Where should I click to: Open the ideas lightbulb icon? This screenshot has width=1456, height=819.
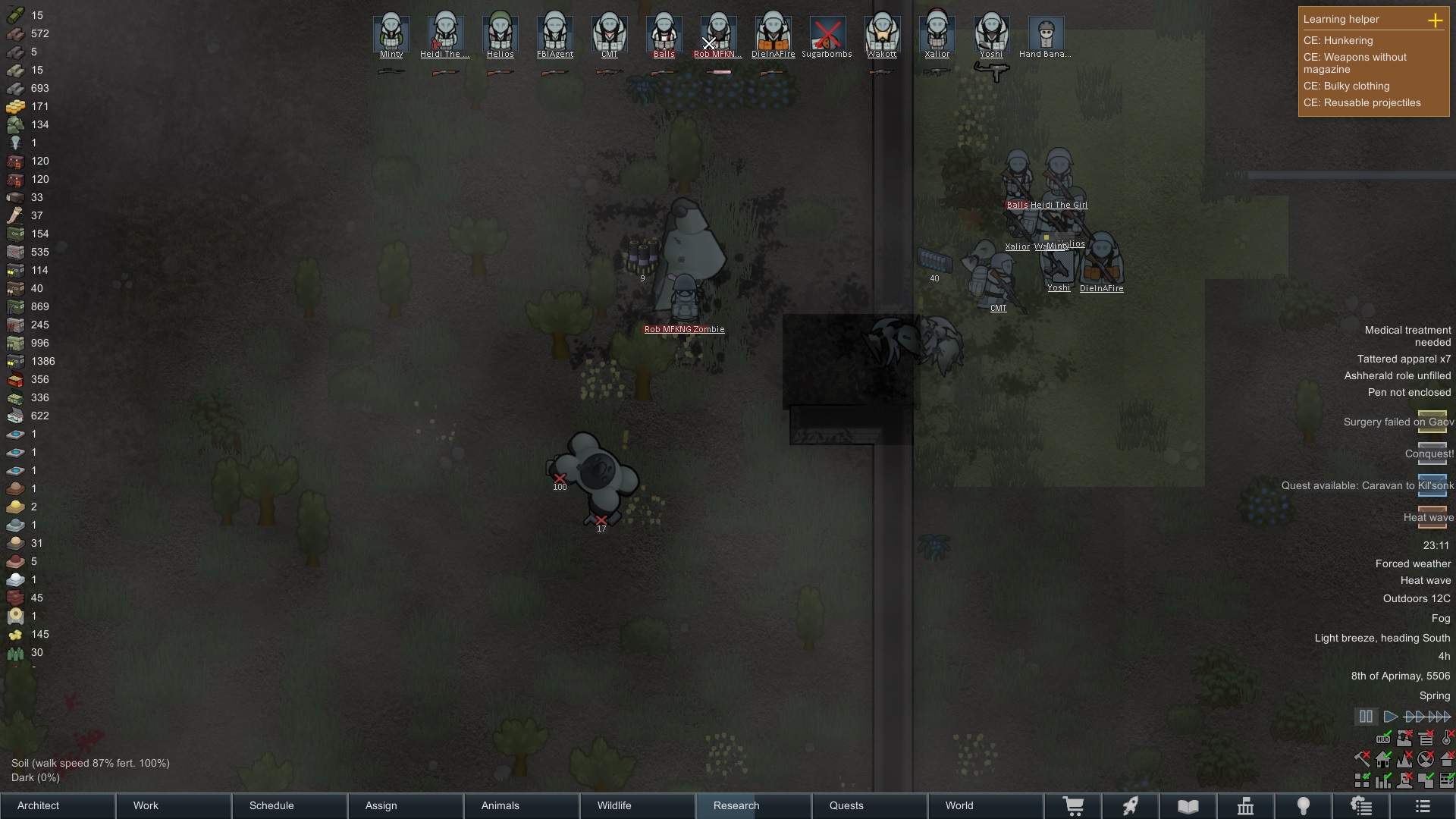point(1304,806)
